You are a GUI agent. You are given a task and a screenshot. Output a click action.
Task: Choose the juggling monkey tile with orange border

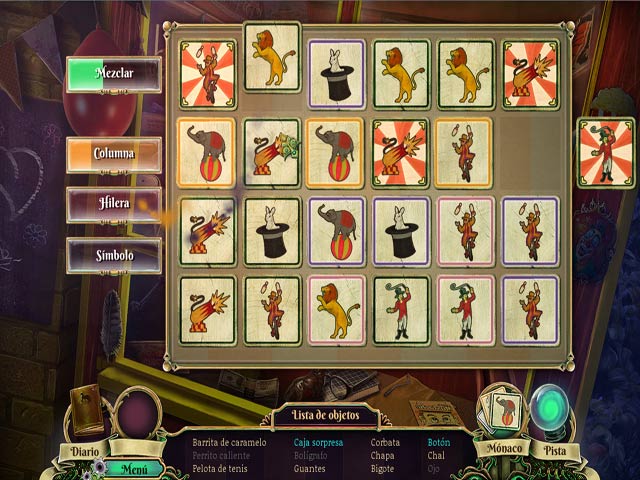click(x=465, y=152)
